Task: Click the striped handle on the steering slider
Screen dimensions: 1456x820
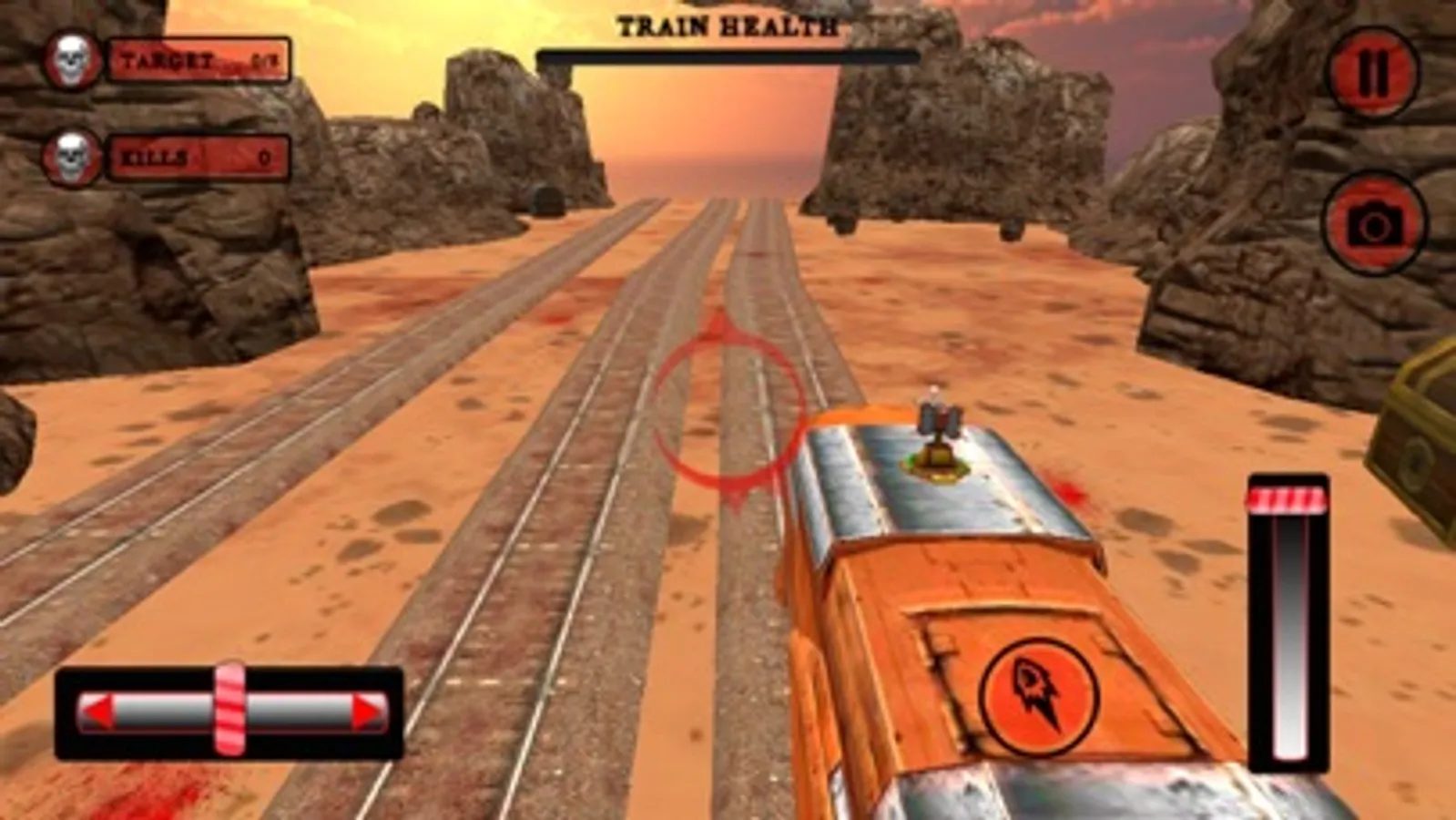Action: pos(230,709)
